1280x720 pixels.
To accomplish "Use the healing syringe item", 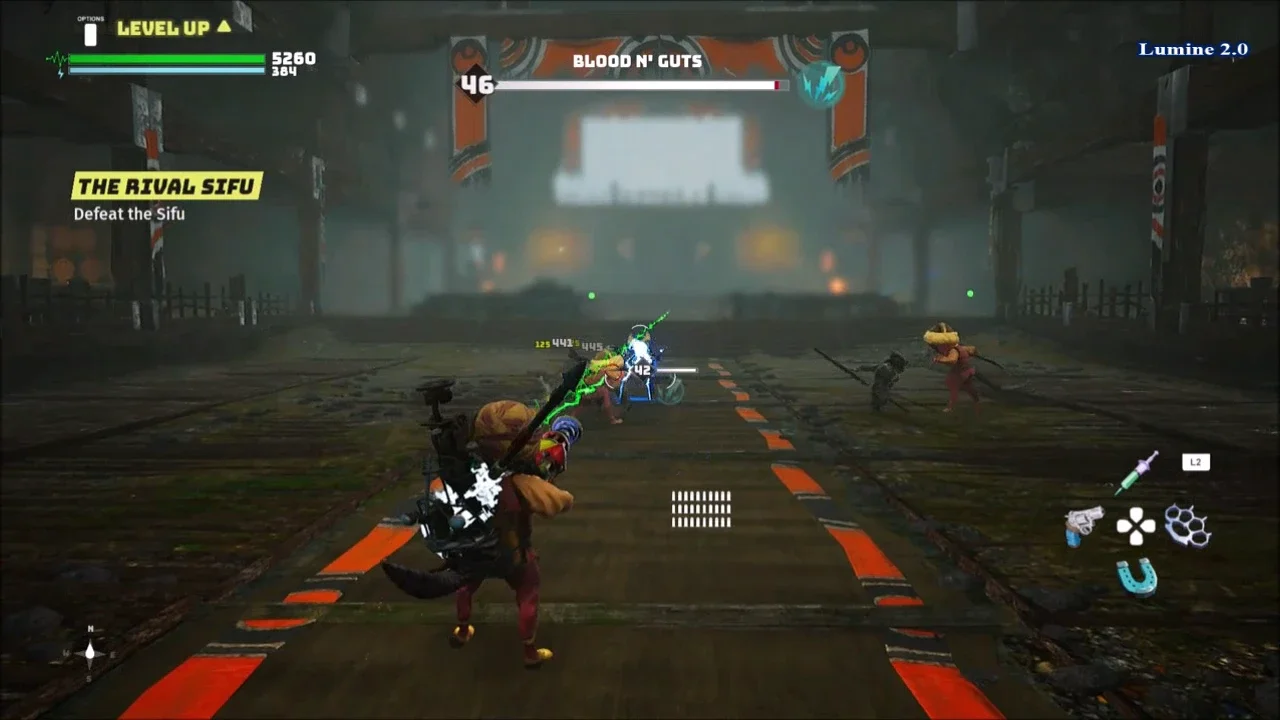I will point(1137,471).
